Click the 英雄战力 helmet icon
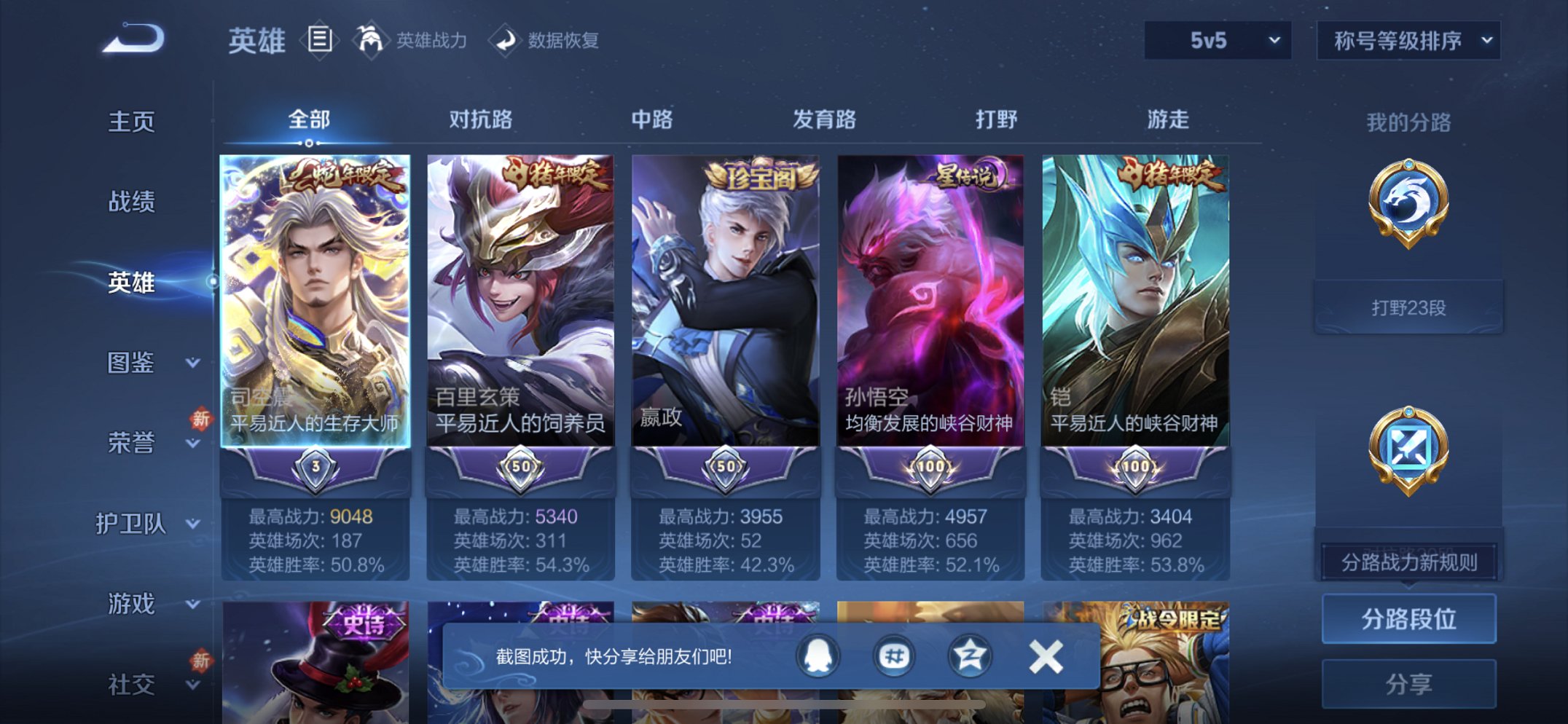Screen dimensions: 1568x724 click(370, 40)
